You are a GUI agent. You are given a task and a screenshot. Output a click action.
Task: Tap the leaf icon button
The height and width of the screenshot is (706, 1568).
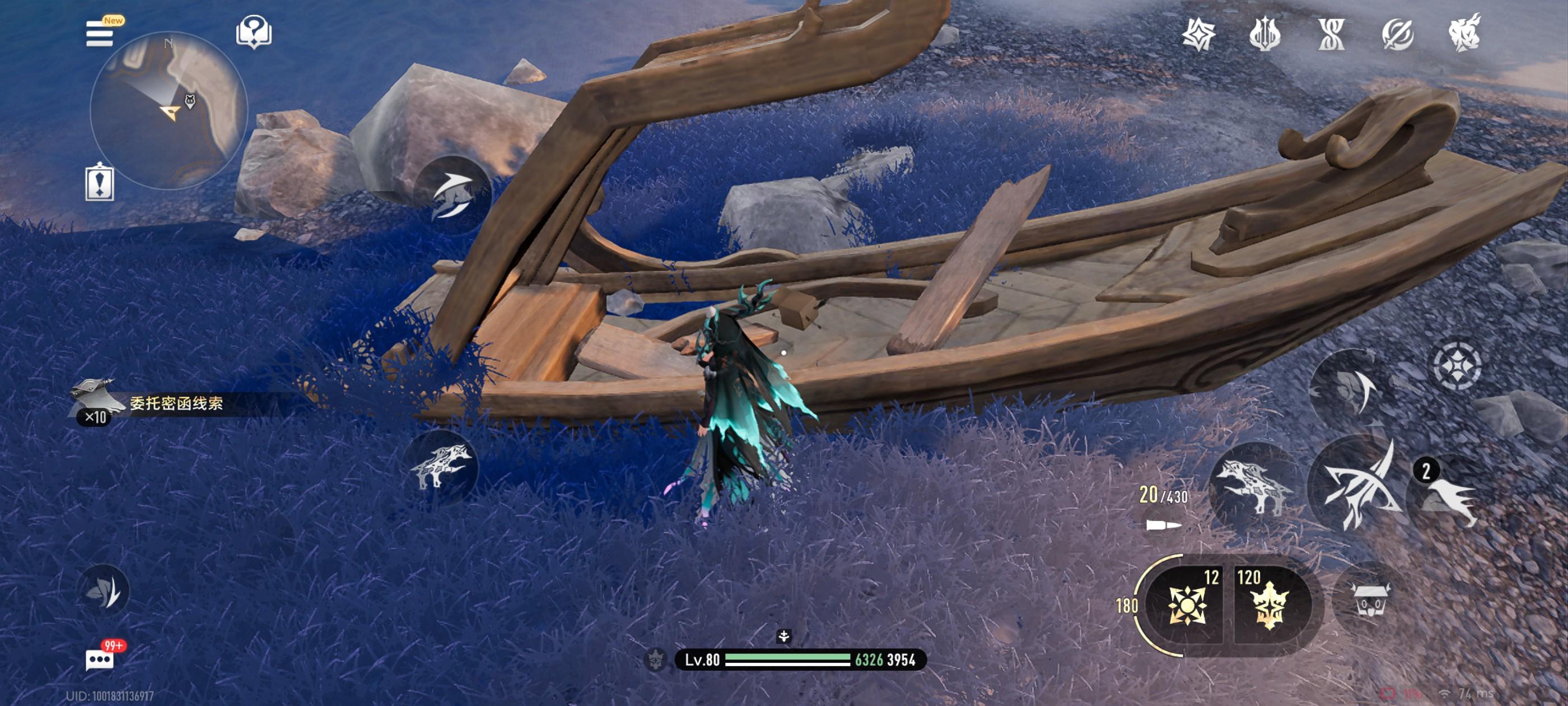point(104,589)
